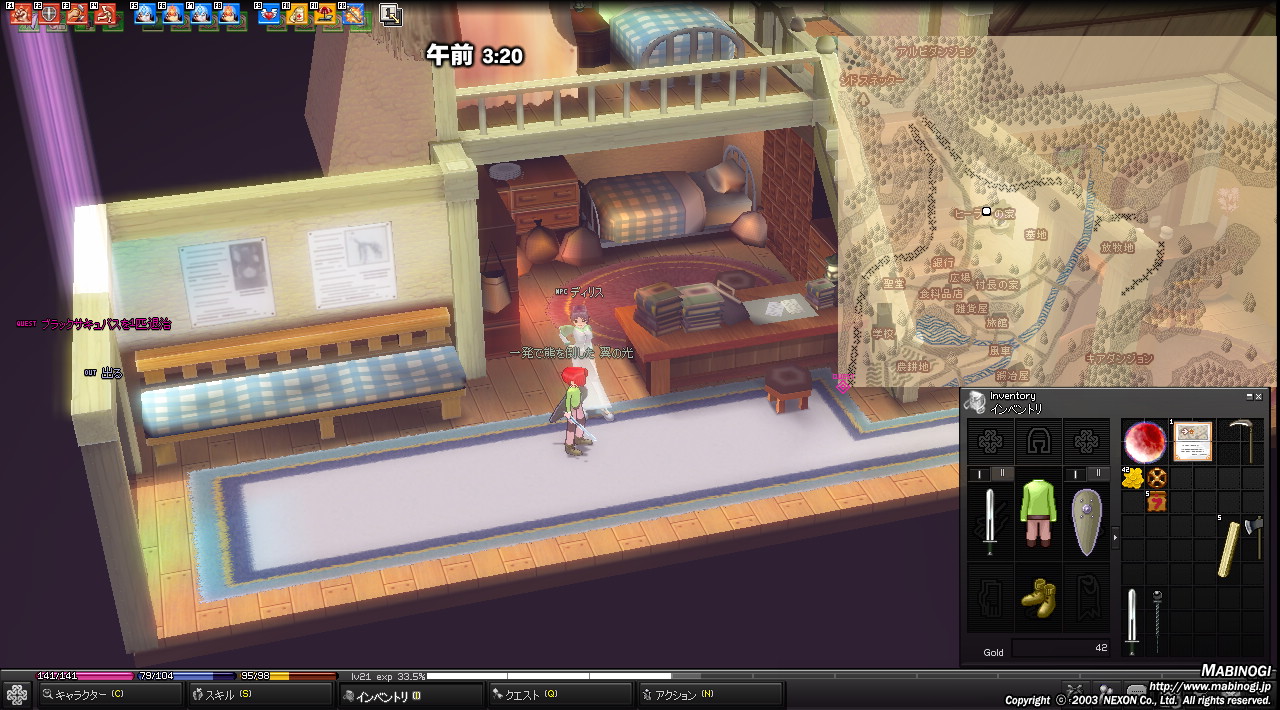Select the map scroll item in inventory
The image size is (1280, 710).
(x=1192, y=440)
